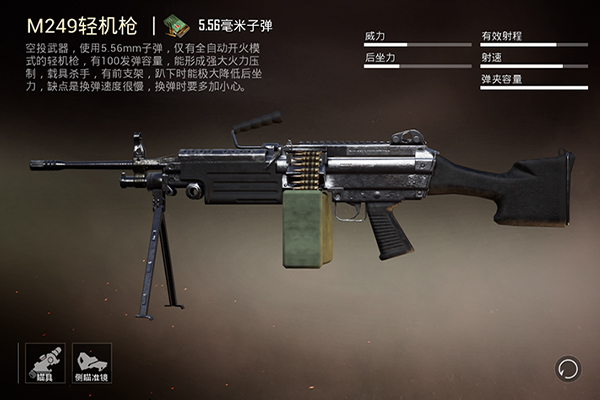Tap the 5.56毫米子弹 ammo box icon

[x=178, y=24]
